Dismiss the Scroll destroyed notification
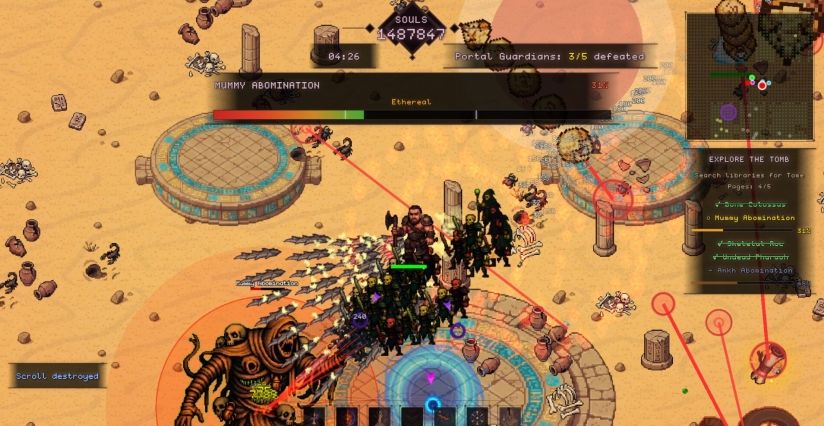 pos(57,376)
